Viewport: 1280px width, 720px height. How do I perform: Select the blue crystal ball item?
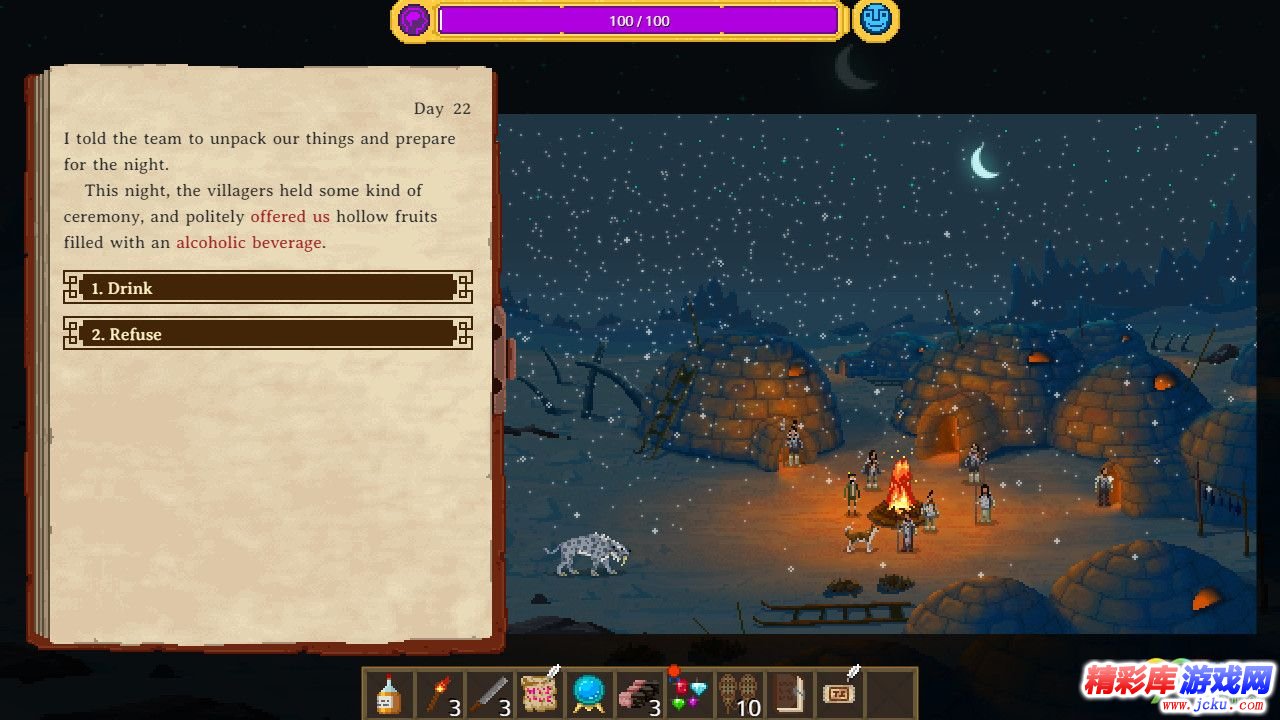point(589,694)
